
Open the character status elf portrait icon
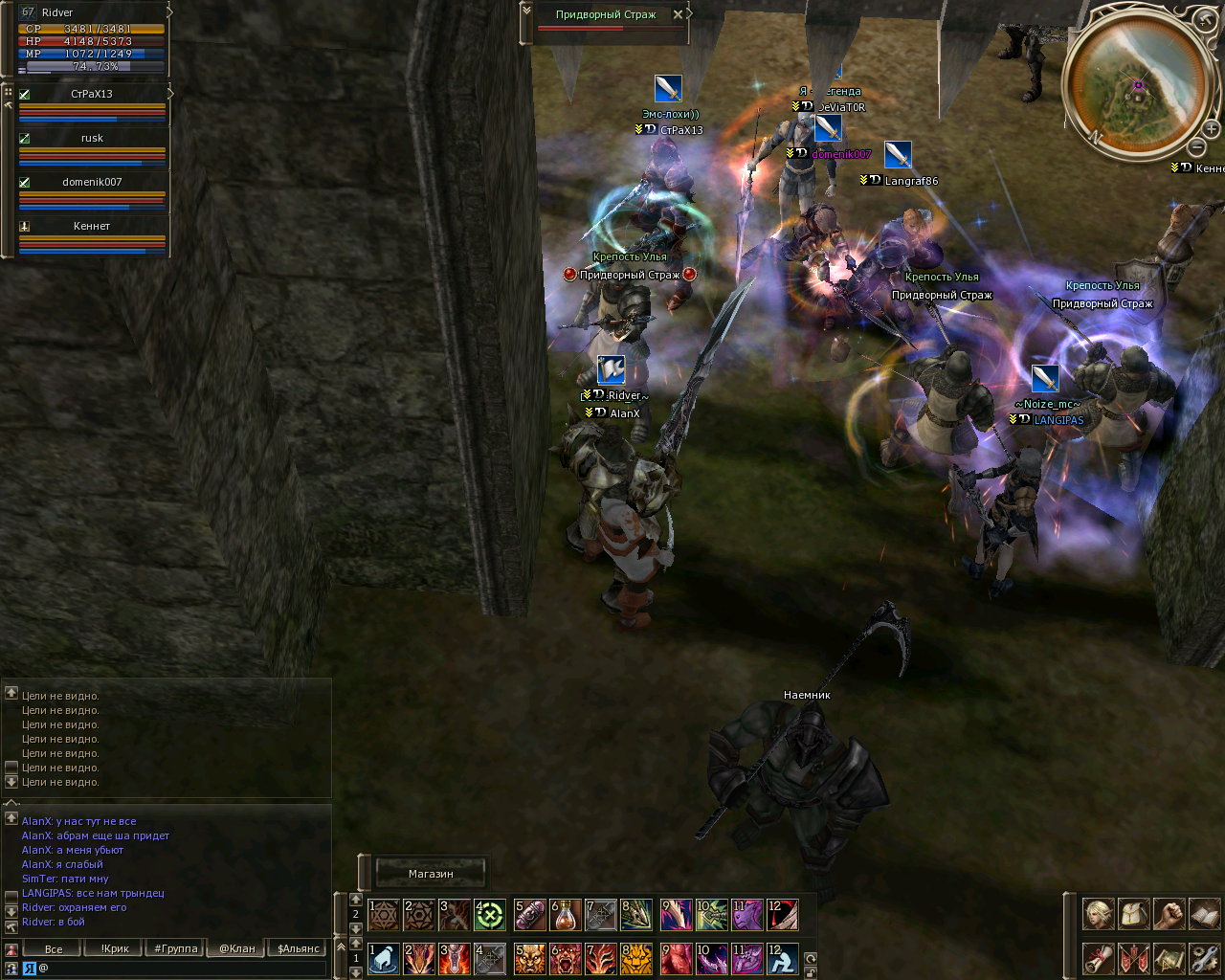pos(1098,914)
